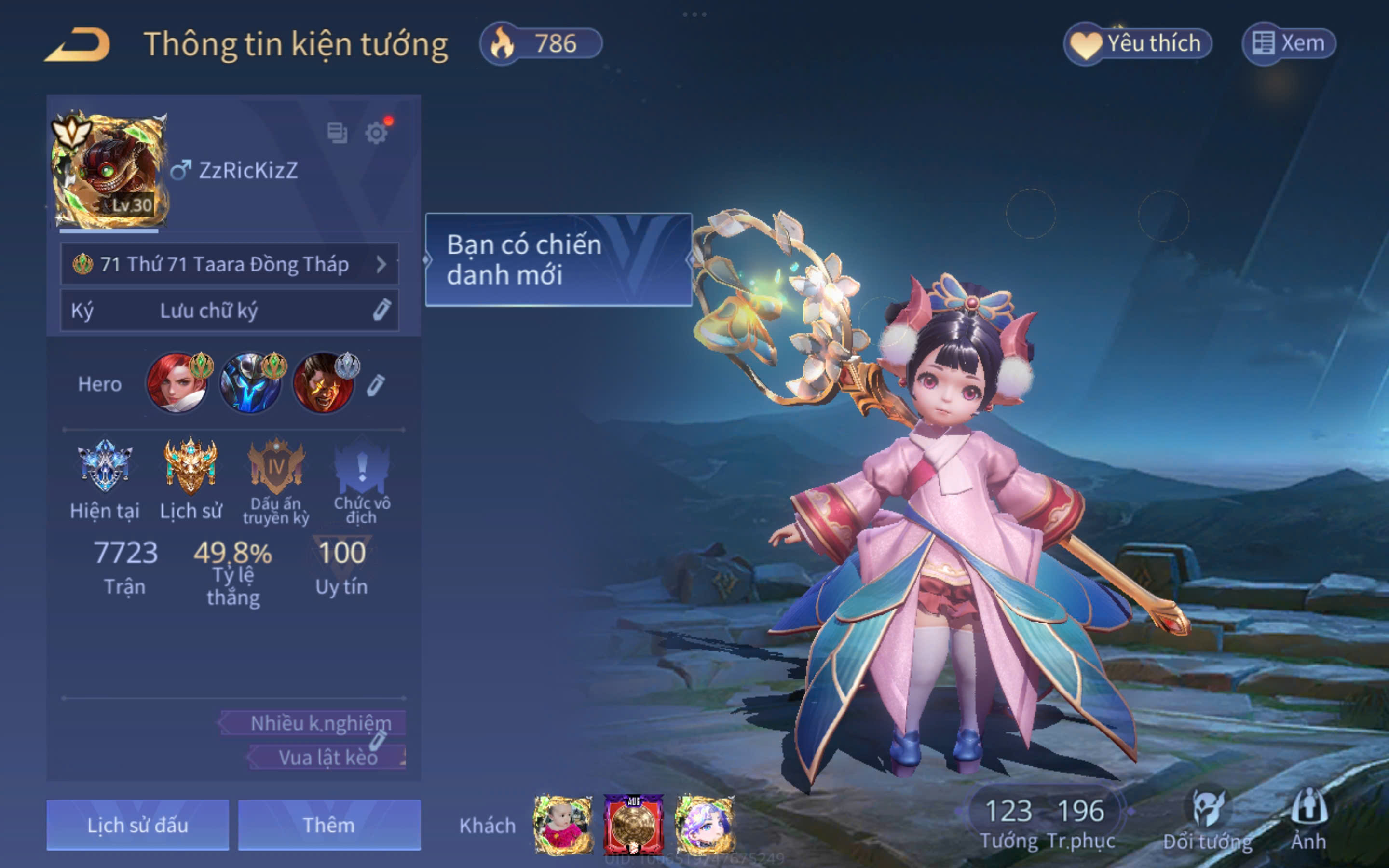Select the blue armored hero portrait
The image size is (1389, 868).
(250, 383)
